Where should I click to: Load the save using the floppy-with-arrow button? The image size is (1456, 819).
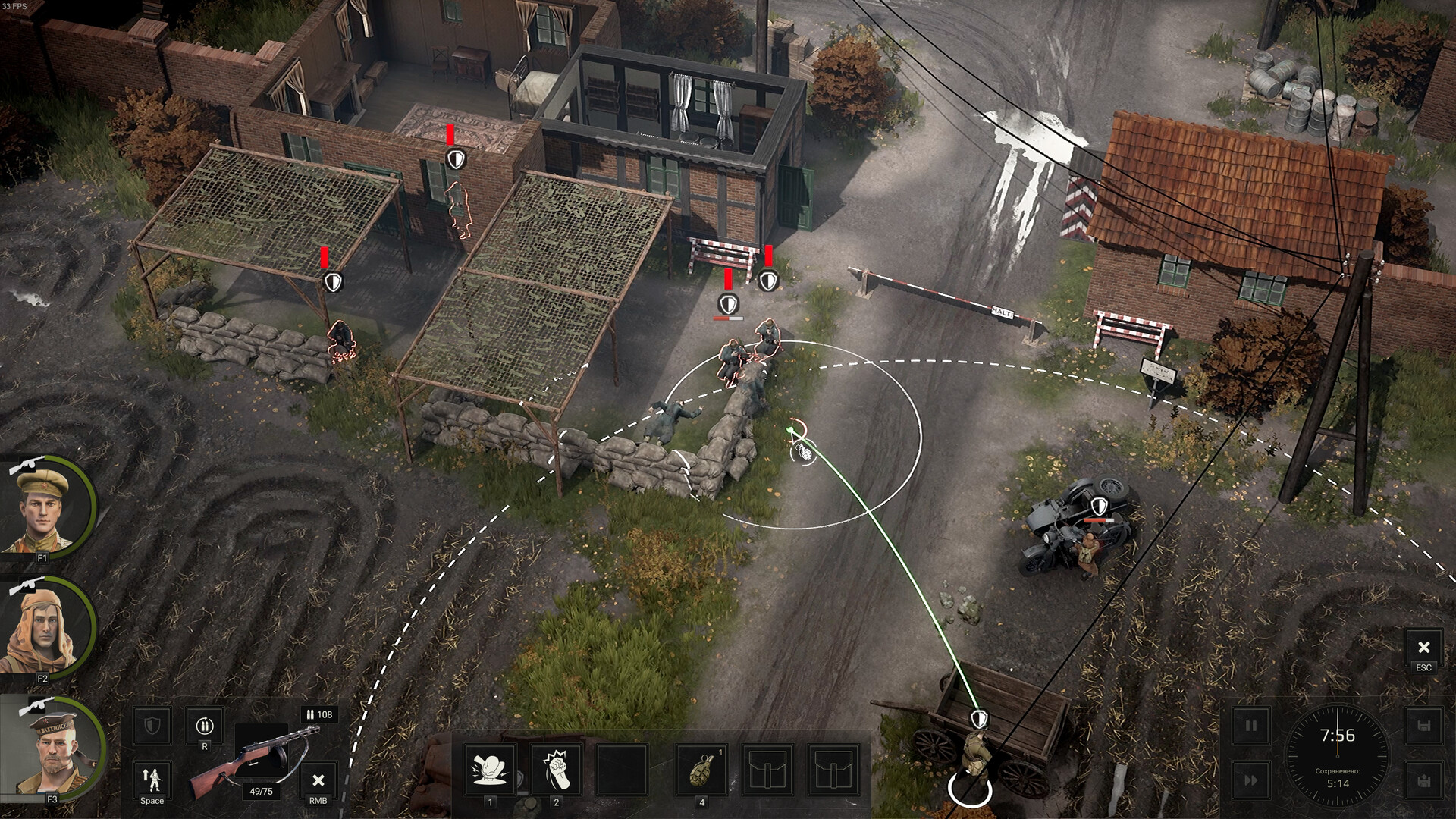pyautogui.click(x=1423, y=780)
